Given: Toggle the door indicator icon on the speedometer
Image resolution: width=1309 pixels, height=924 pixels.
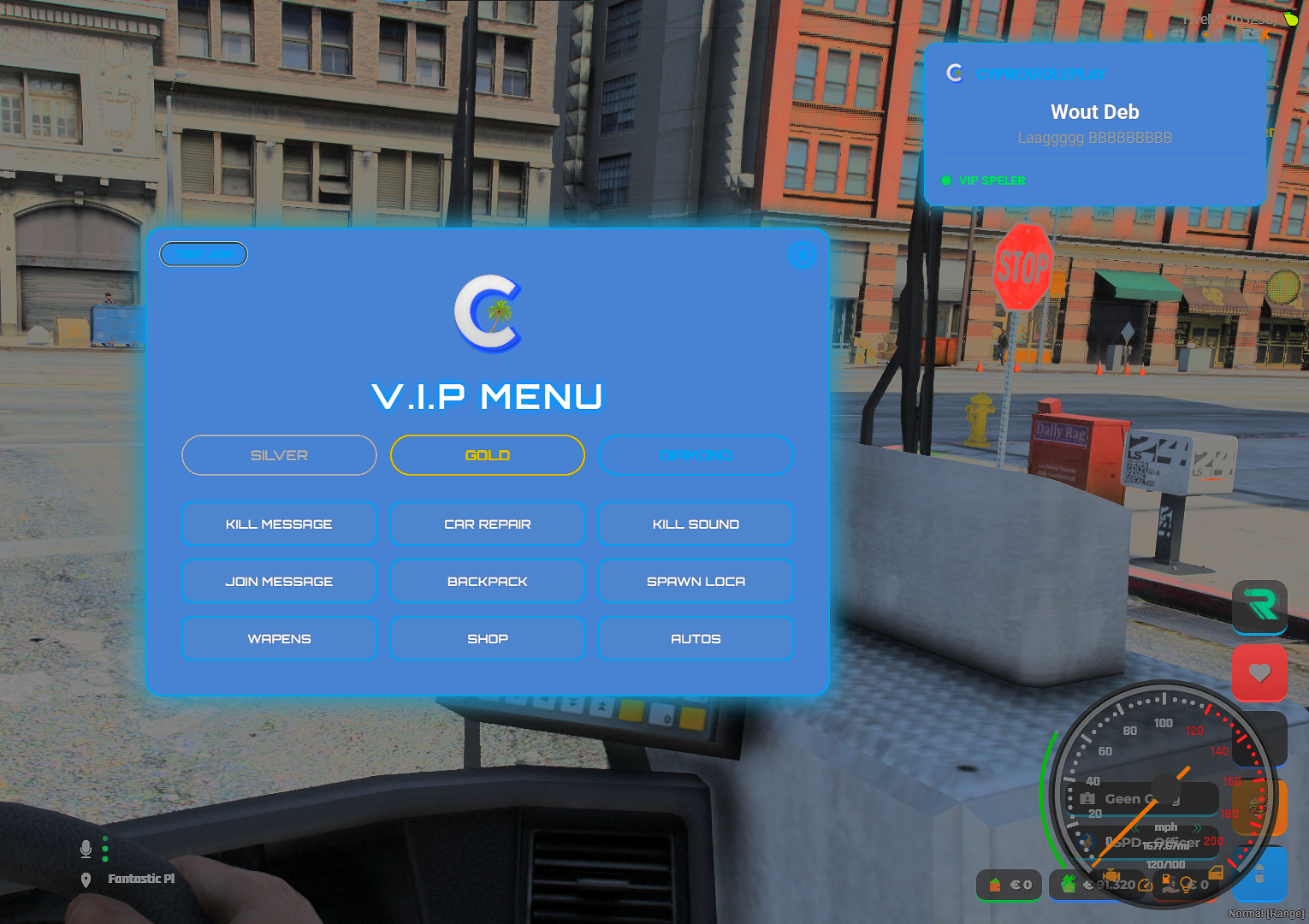Looking at the screenshot, I should 1217,874.
